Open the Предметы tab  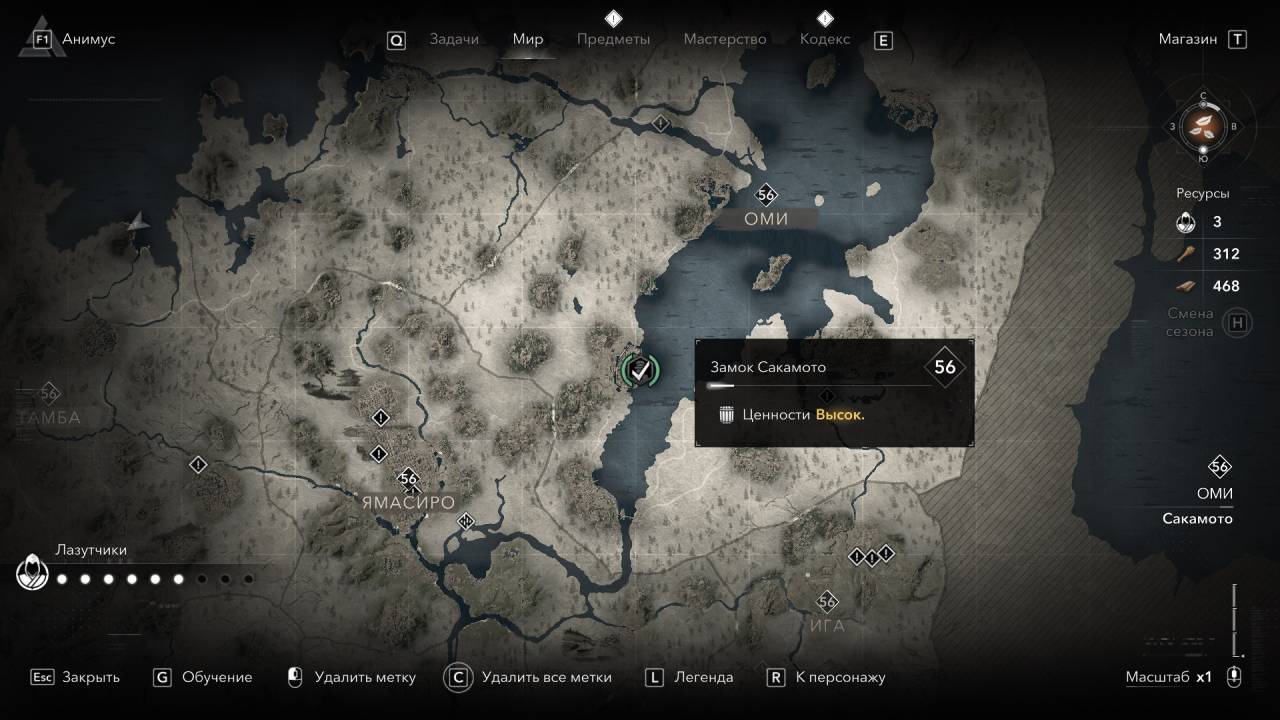click(x=613, y=39)
